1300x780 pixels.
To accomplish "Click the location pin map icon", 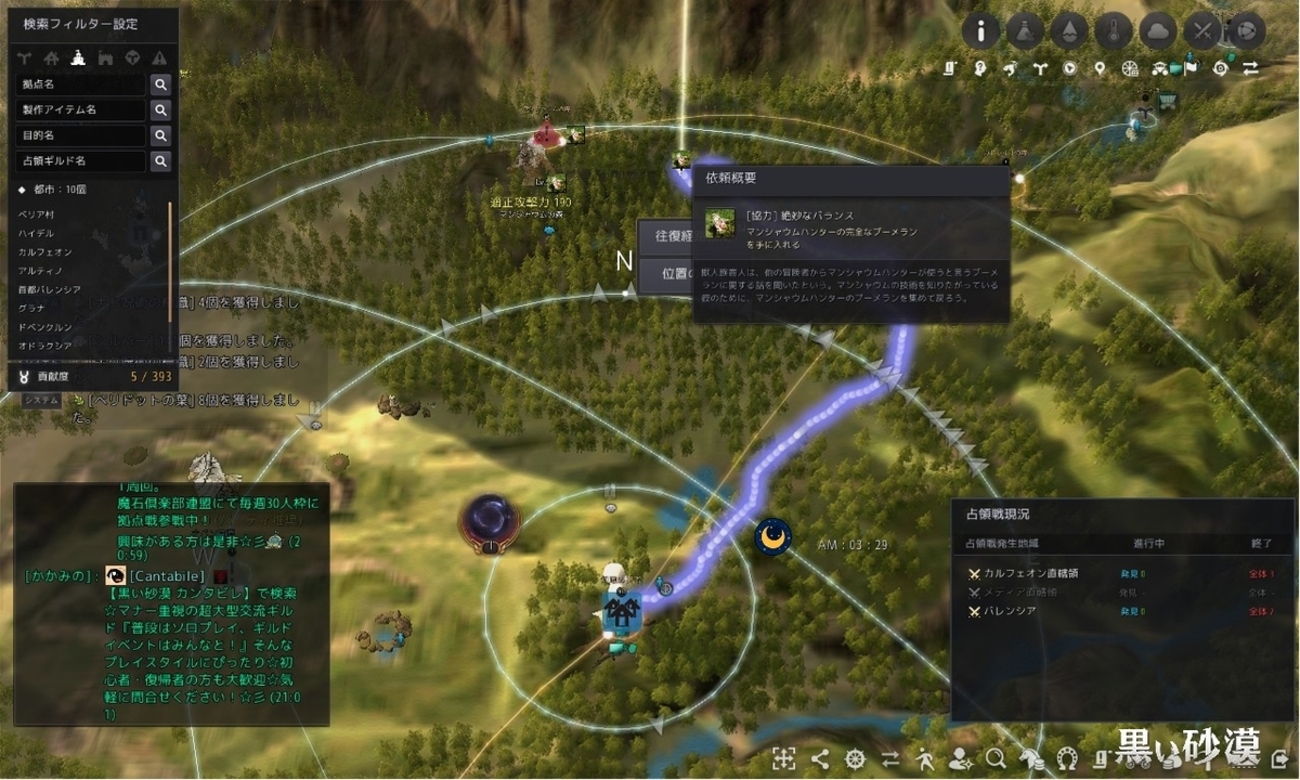I will [1100, 69].
